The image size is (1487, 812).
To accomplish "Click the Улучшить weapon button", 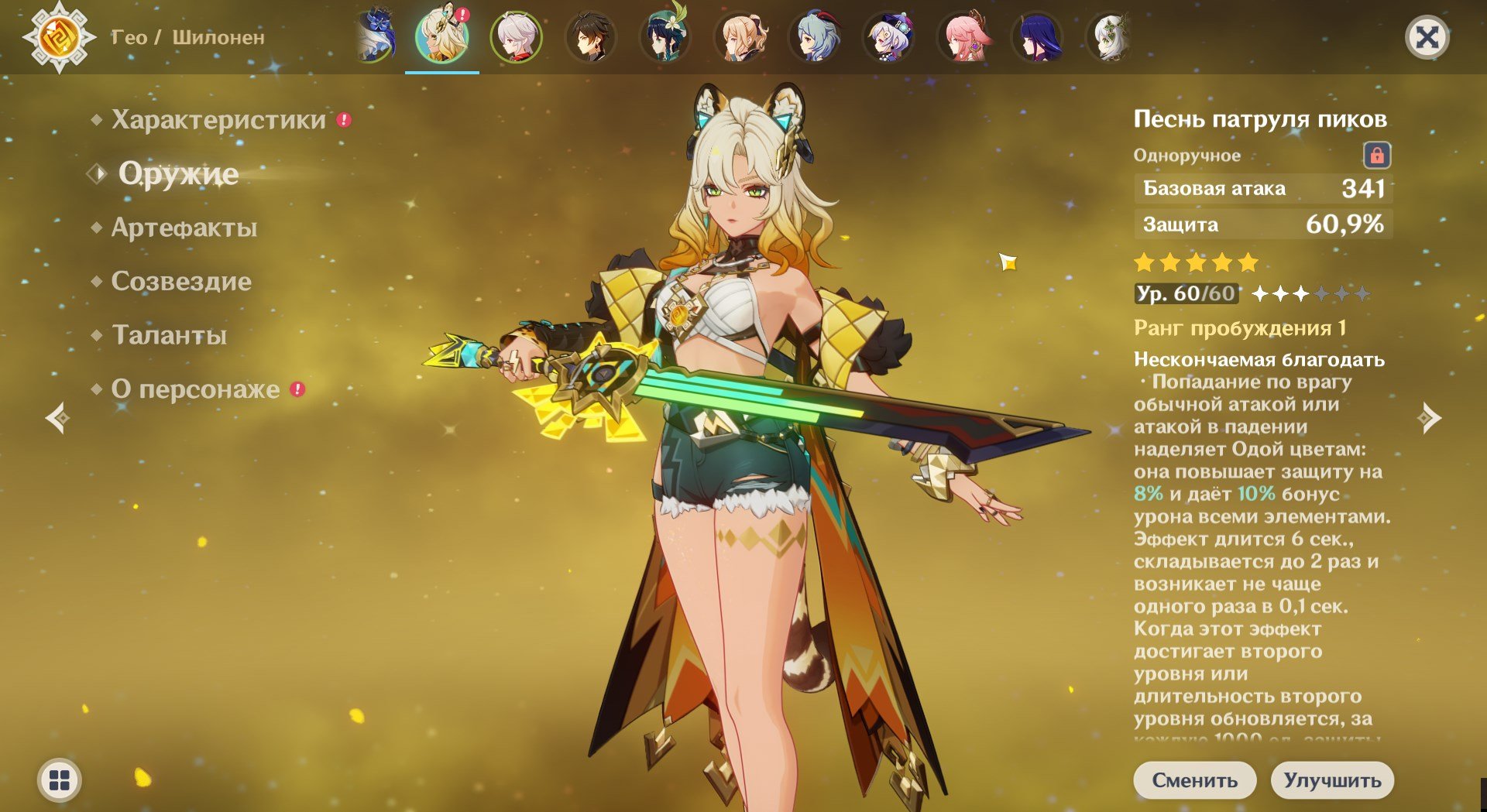I will click(1332, 779).
